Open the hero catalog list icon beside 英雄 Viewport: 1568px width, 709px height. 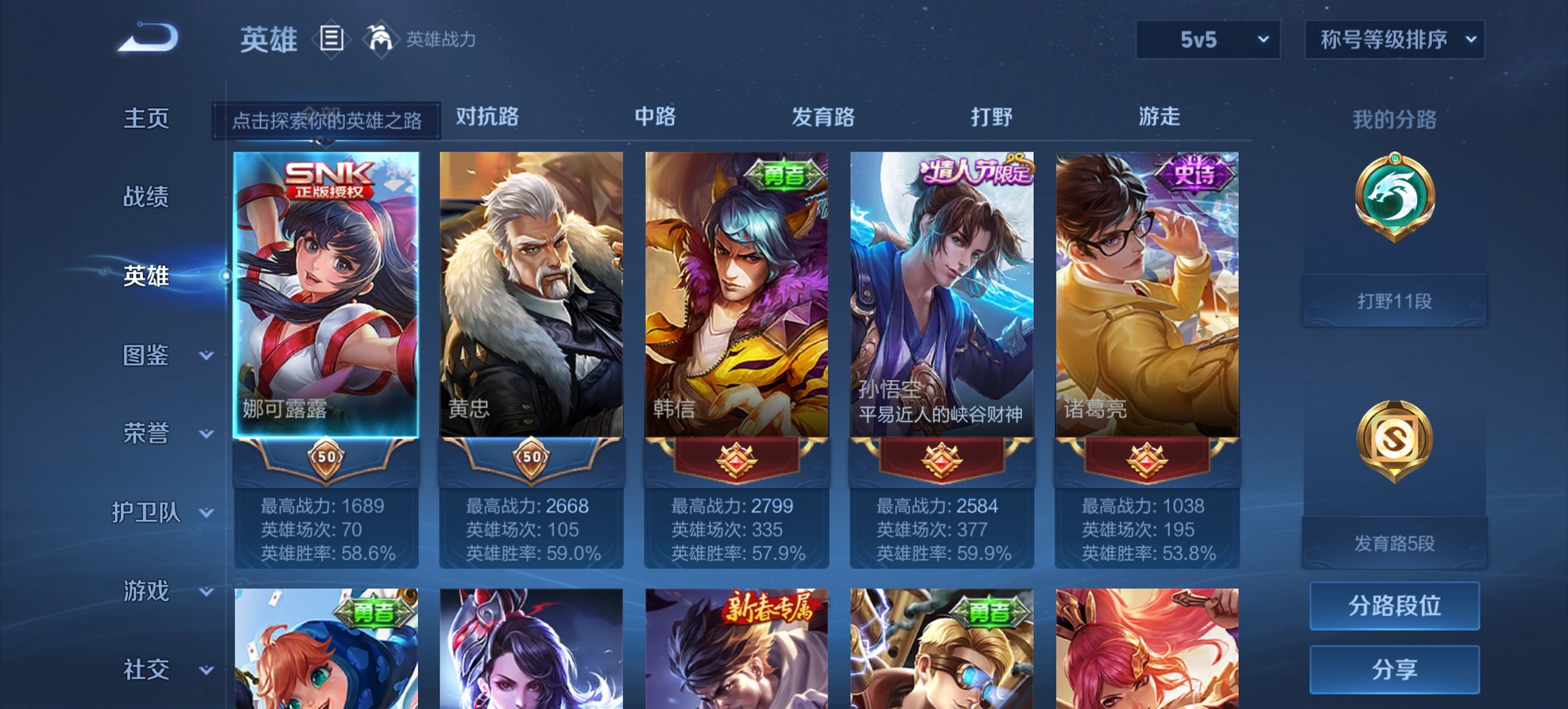331,39
